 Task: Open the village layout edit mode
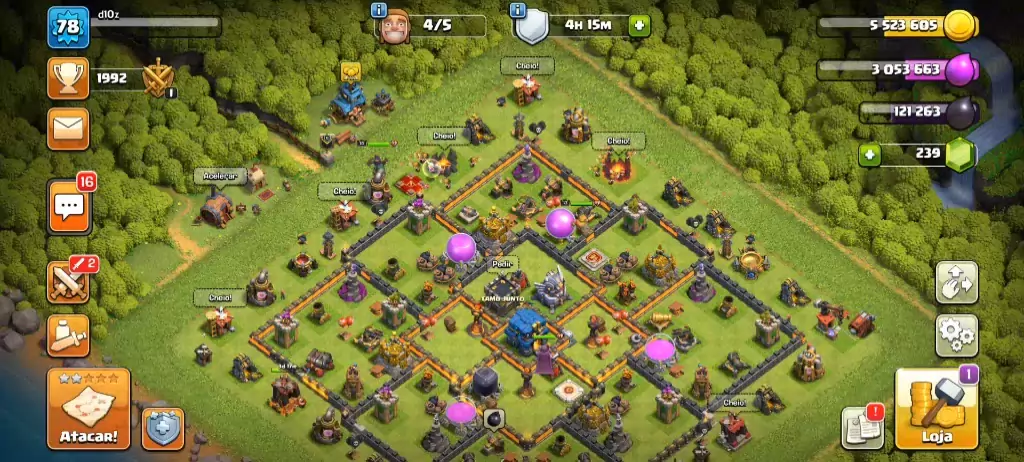(x=956, y=283)
